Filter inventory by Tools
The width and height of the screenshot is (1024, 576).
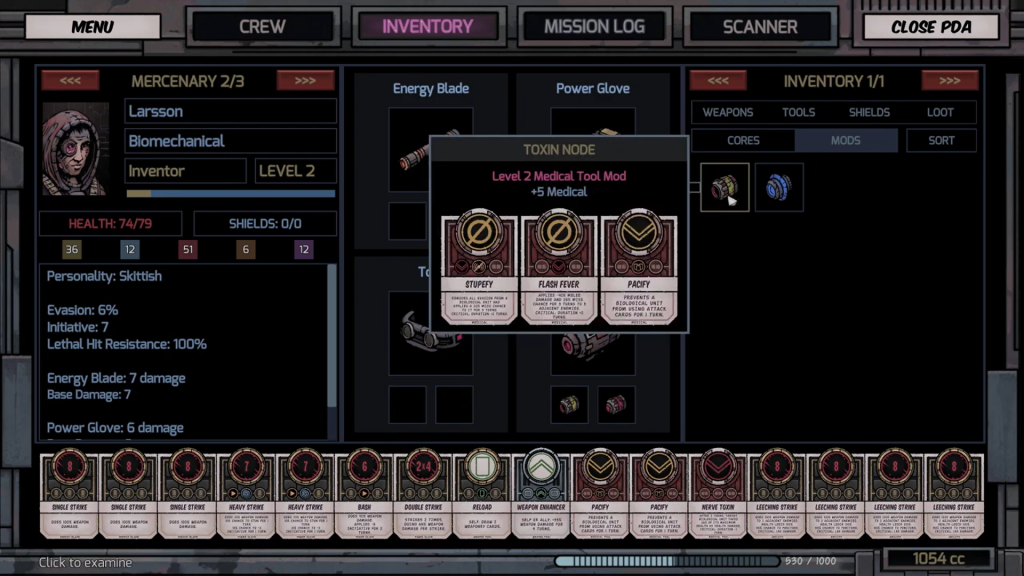point(798,112)
